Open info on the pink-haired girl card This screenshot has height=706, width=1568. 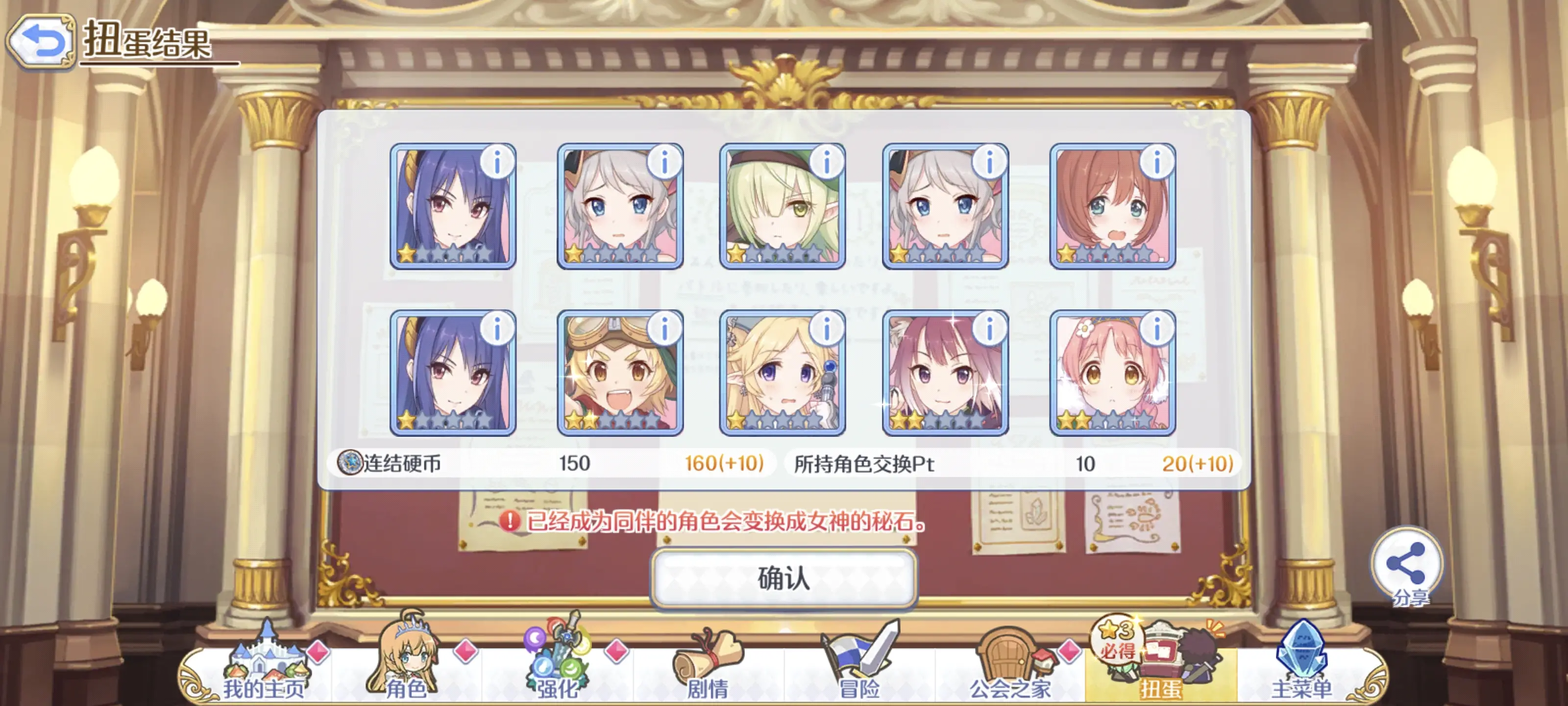pos(1156,329)
